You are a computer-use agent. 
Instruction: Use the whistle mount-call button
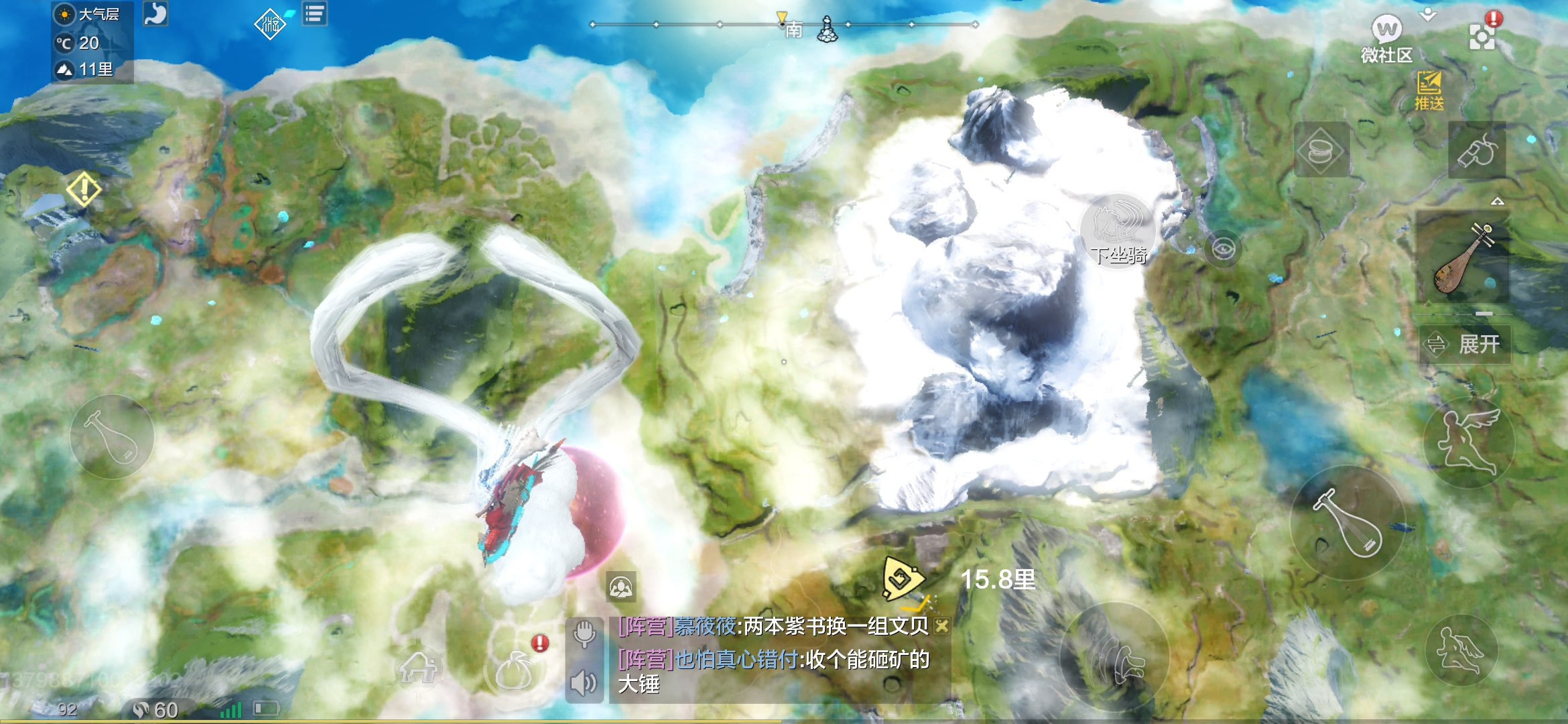tap(1477, 150)
